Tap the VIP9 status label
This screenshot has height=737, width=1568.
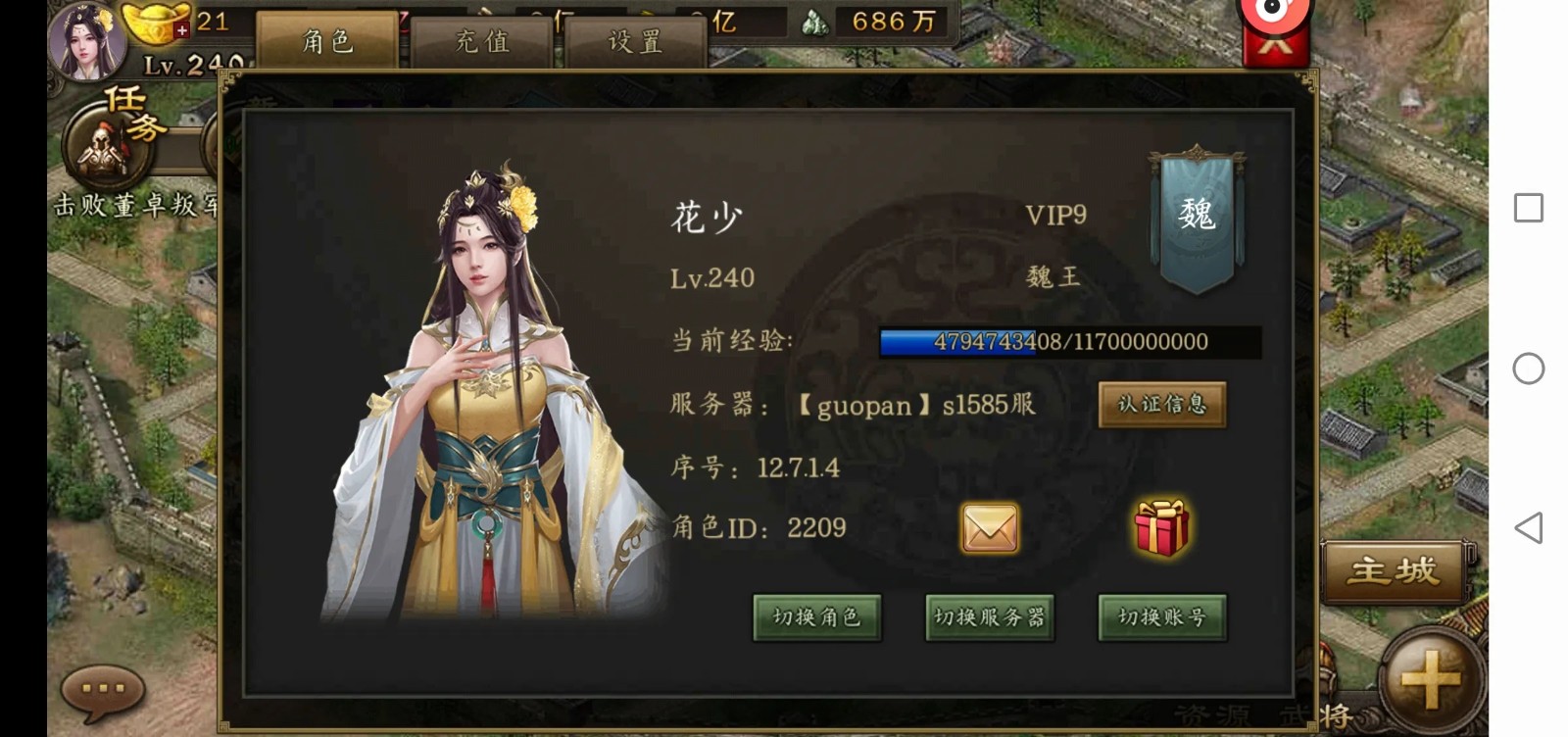click(1056, 217)
